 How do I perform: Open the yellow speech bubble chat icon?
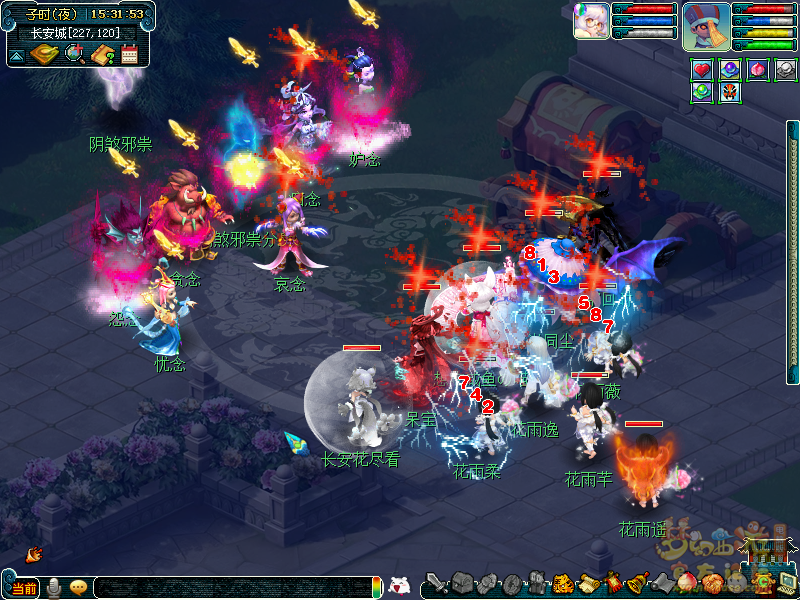pyautogui.click(x=78, y=587)
